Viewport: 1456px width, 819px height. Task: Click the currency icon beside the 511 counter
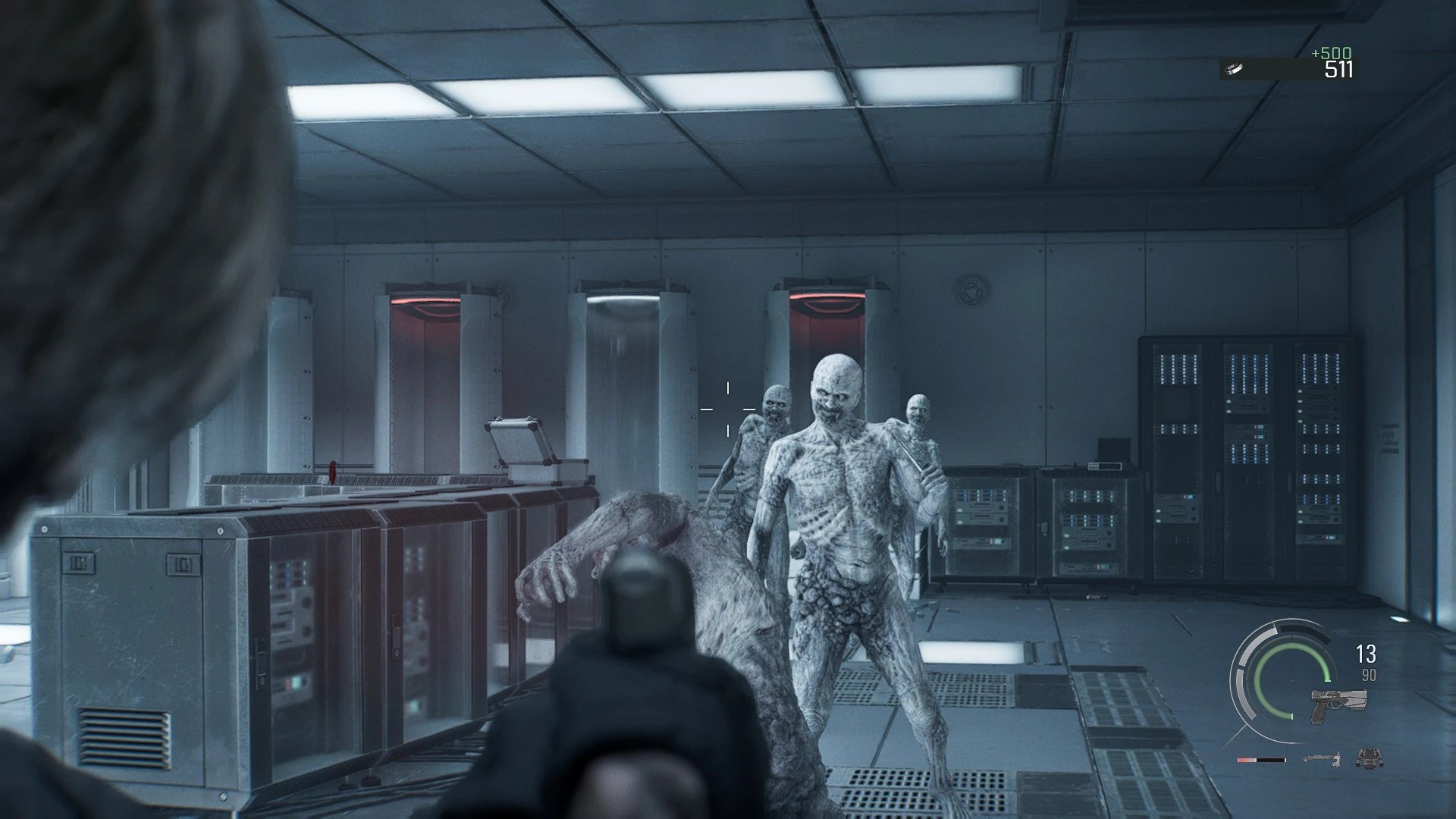coord(1235,69)
